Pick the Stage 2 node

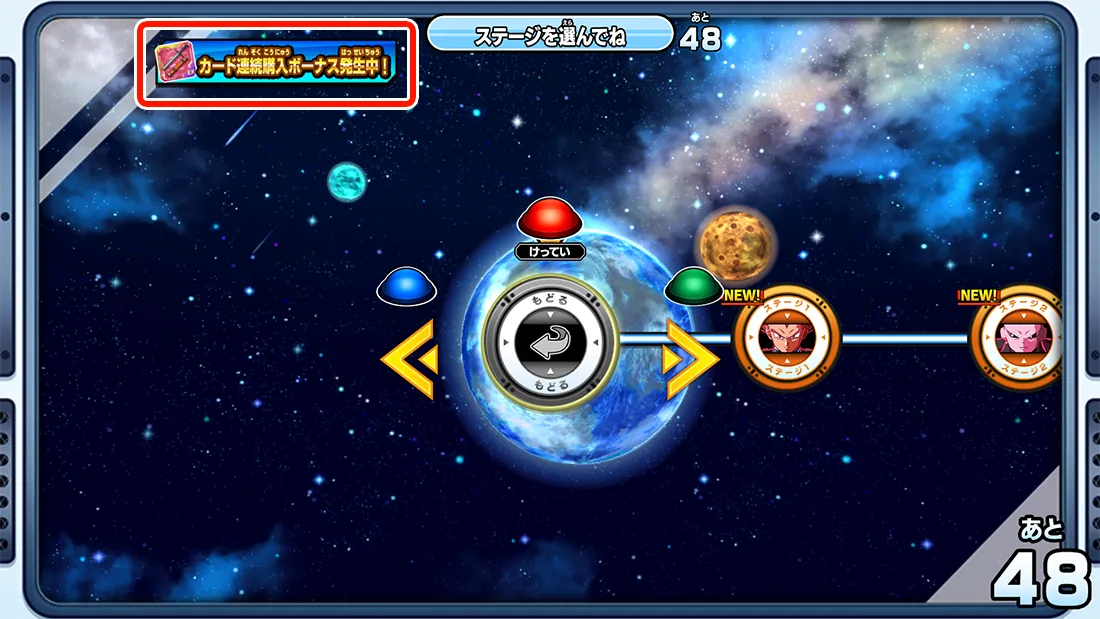tap(1017, 340)
